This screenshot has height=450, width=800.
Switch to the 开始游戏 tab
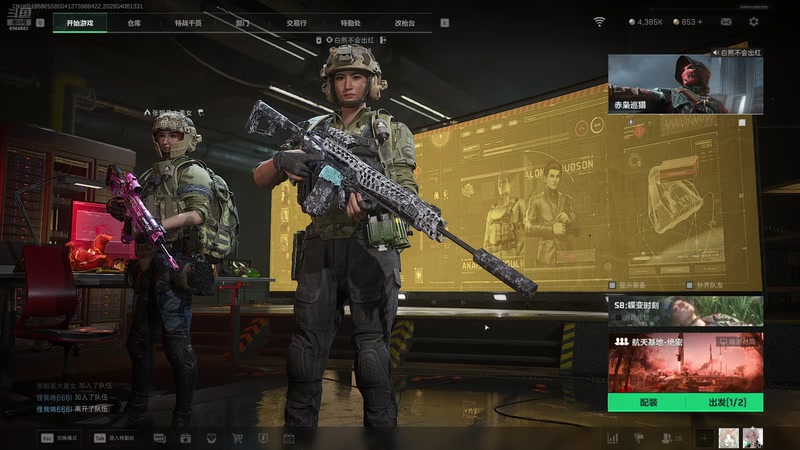[80, 22]
